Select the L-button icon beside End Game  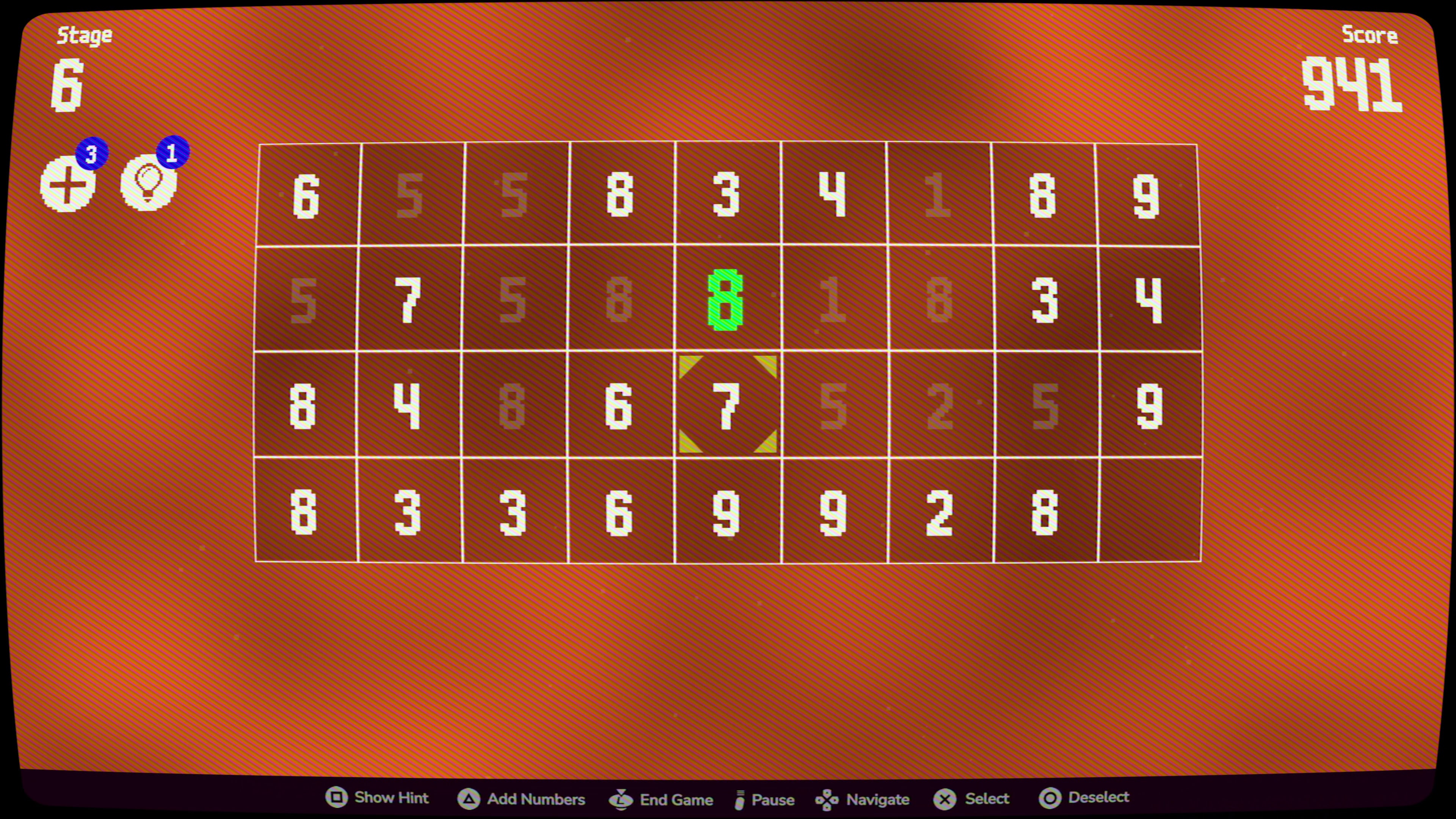(620, 799)
